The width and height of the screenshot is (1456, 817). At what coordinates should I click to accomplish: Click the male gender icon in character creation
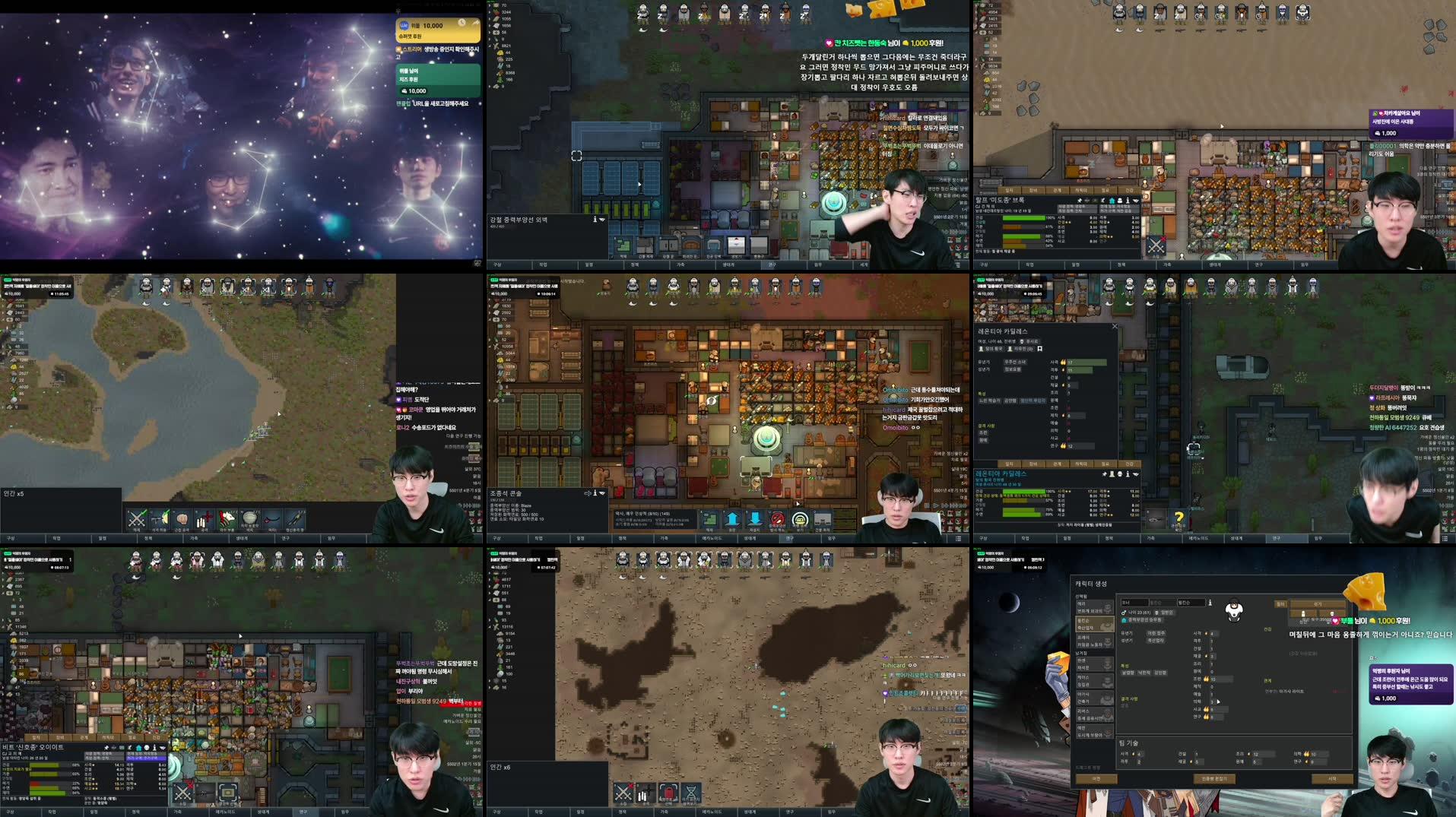[1123, 613]
